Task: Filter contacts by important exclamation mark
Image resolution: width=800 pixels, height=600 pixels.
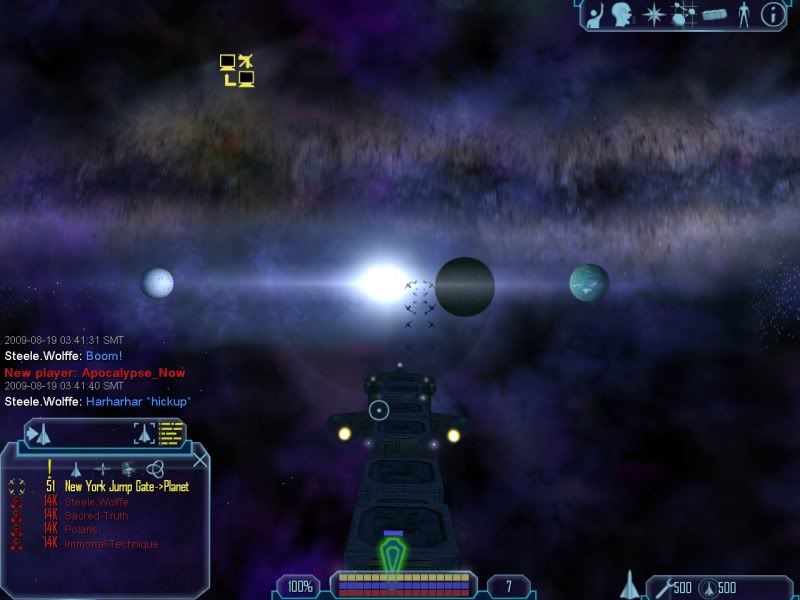Action: coord(49,467)
